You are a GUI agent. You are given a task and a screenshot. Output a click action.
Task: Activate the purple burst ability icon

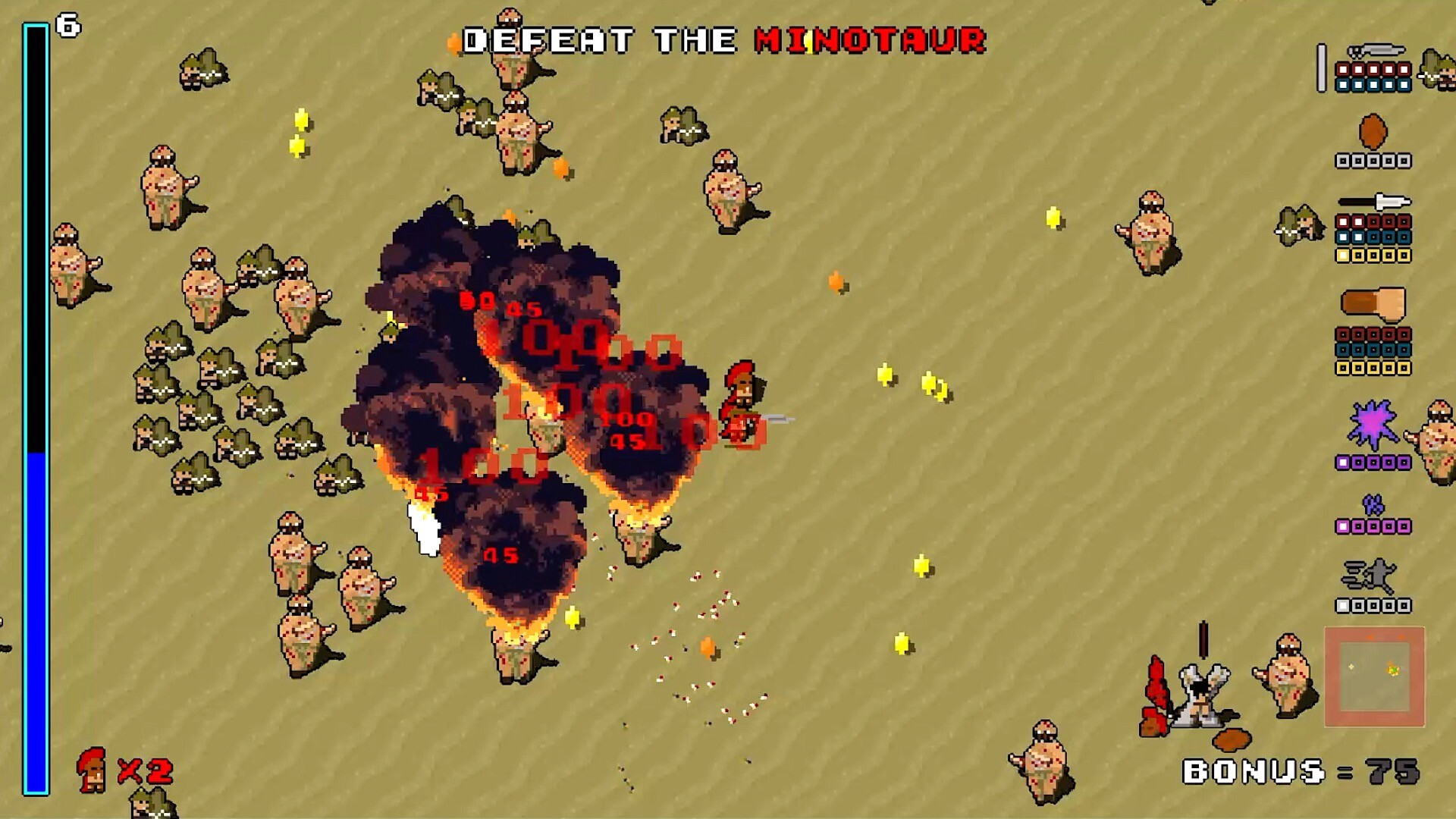(1373, 425)
